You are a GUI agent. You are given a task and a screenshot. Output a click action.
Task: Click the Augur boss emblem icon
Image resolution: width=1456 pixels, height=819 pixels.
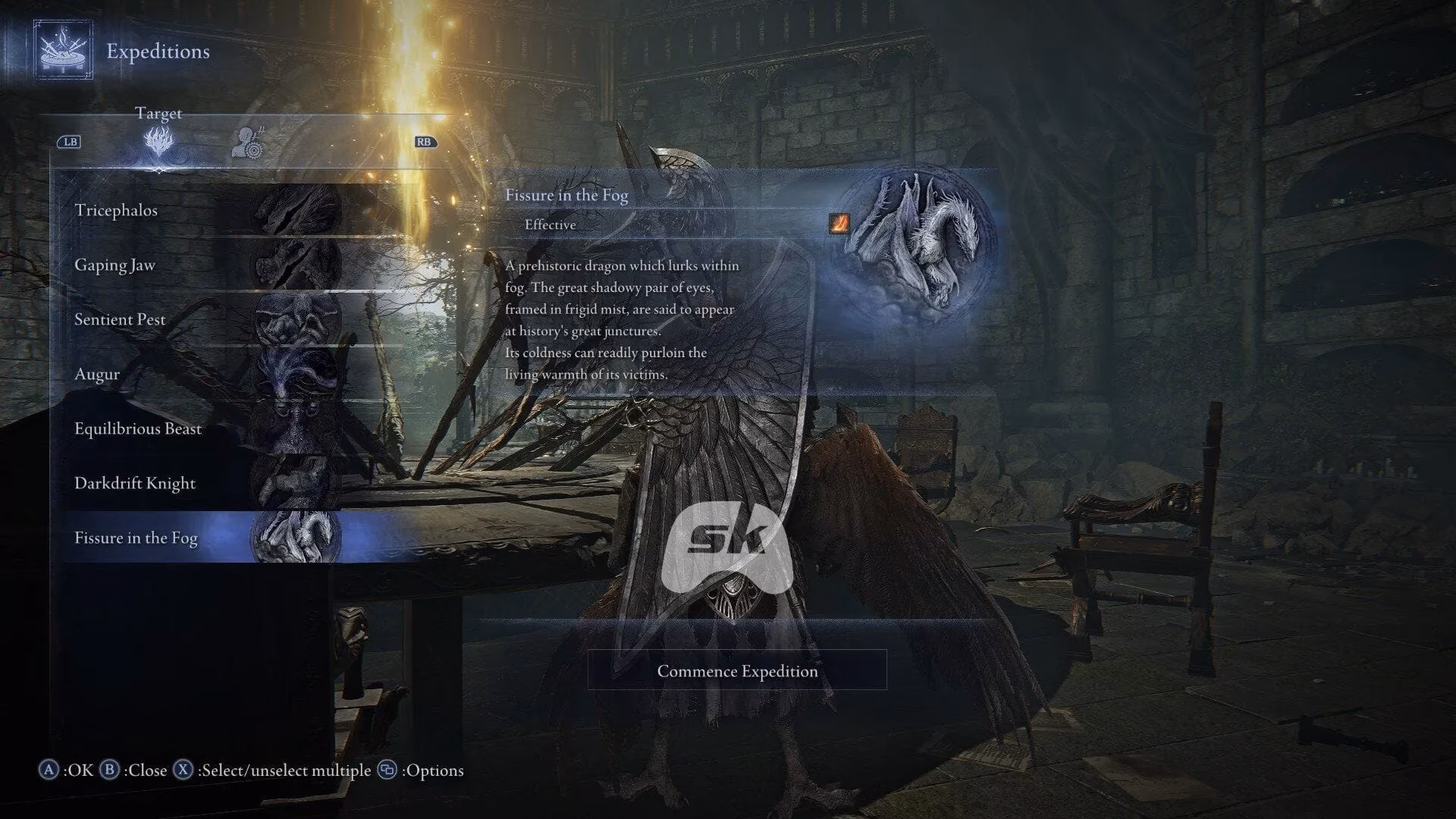(296, 374)
